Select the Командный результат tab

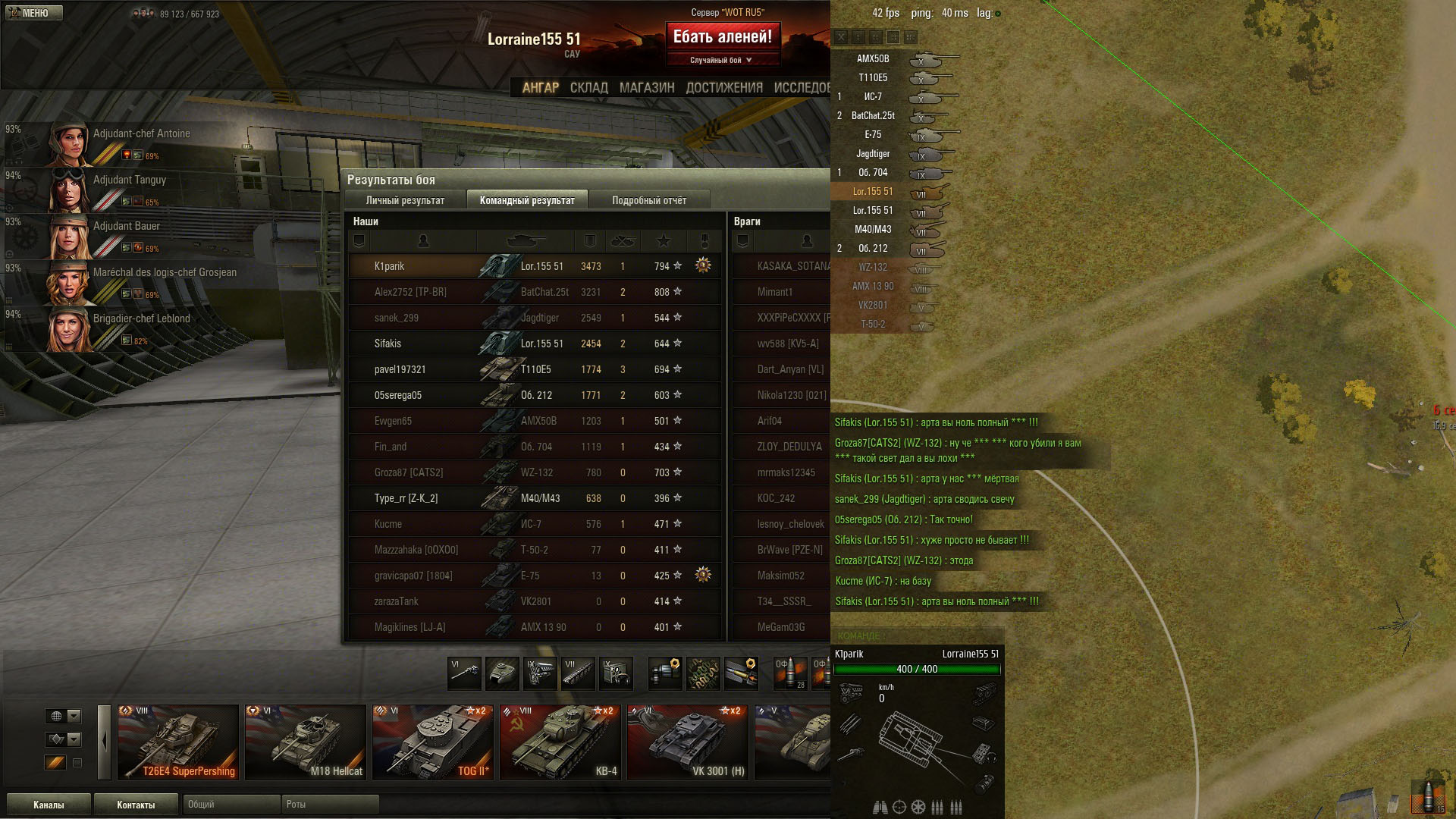527,200
